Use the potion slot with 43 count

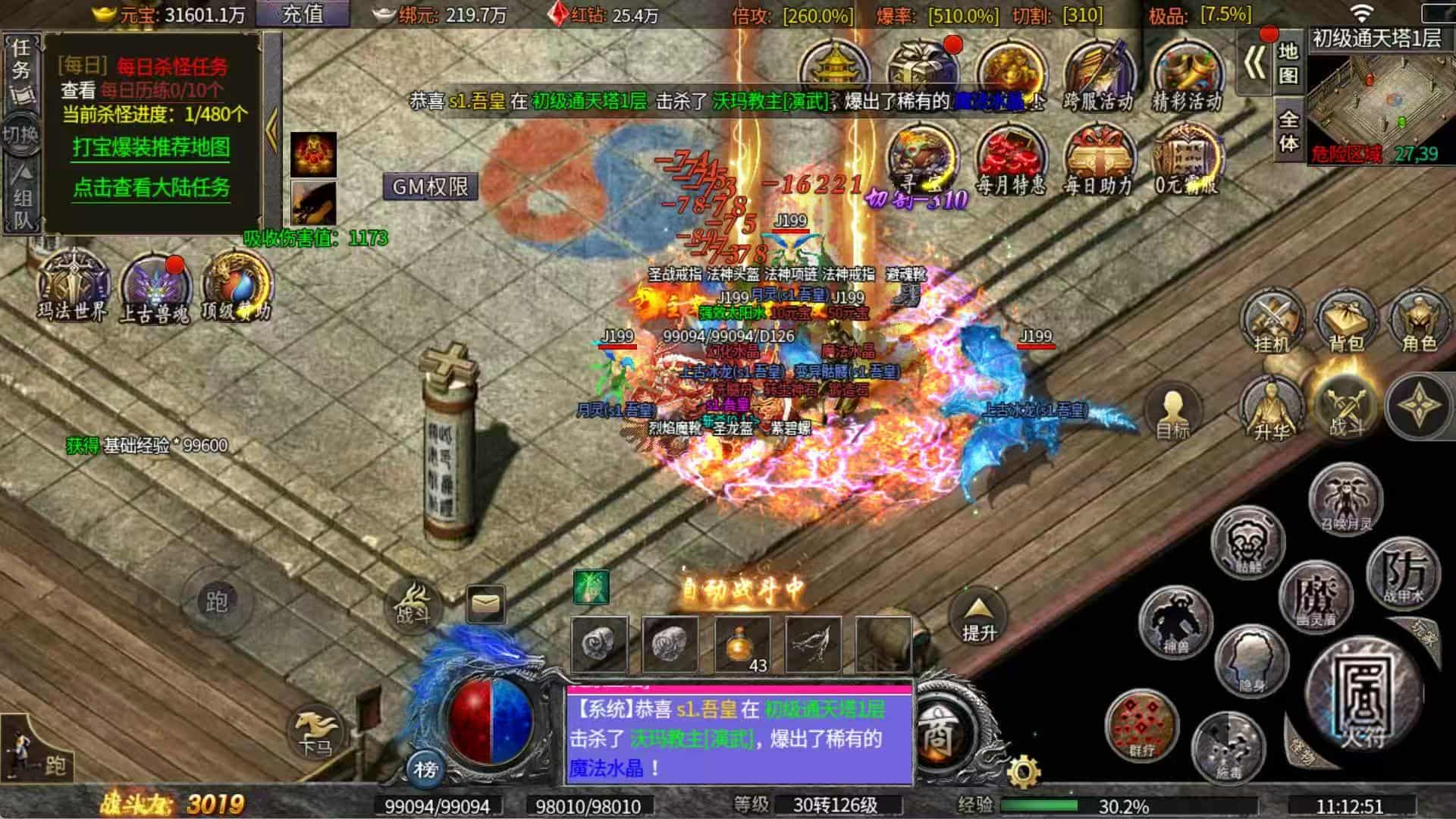pos(742,645)
